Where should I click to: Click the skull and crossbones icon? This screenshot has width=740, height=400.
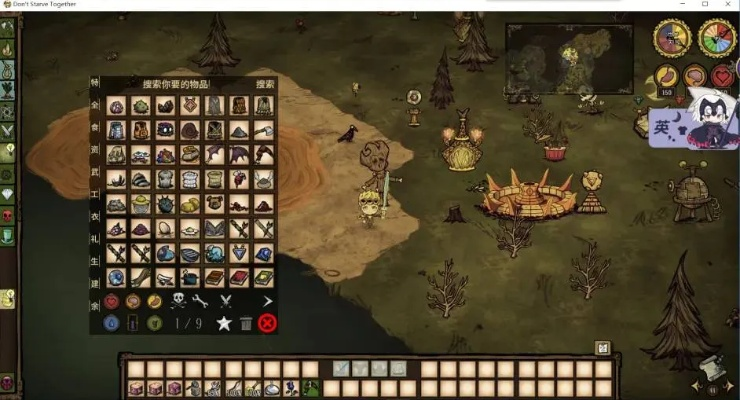pos(177,301)
